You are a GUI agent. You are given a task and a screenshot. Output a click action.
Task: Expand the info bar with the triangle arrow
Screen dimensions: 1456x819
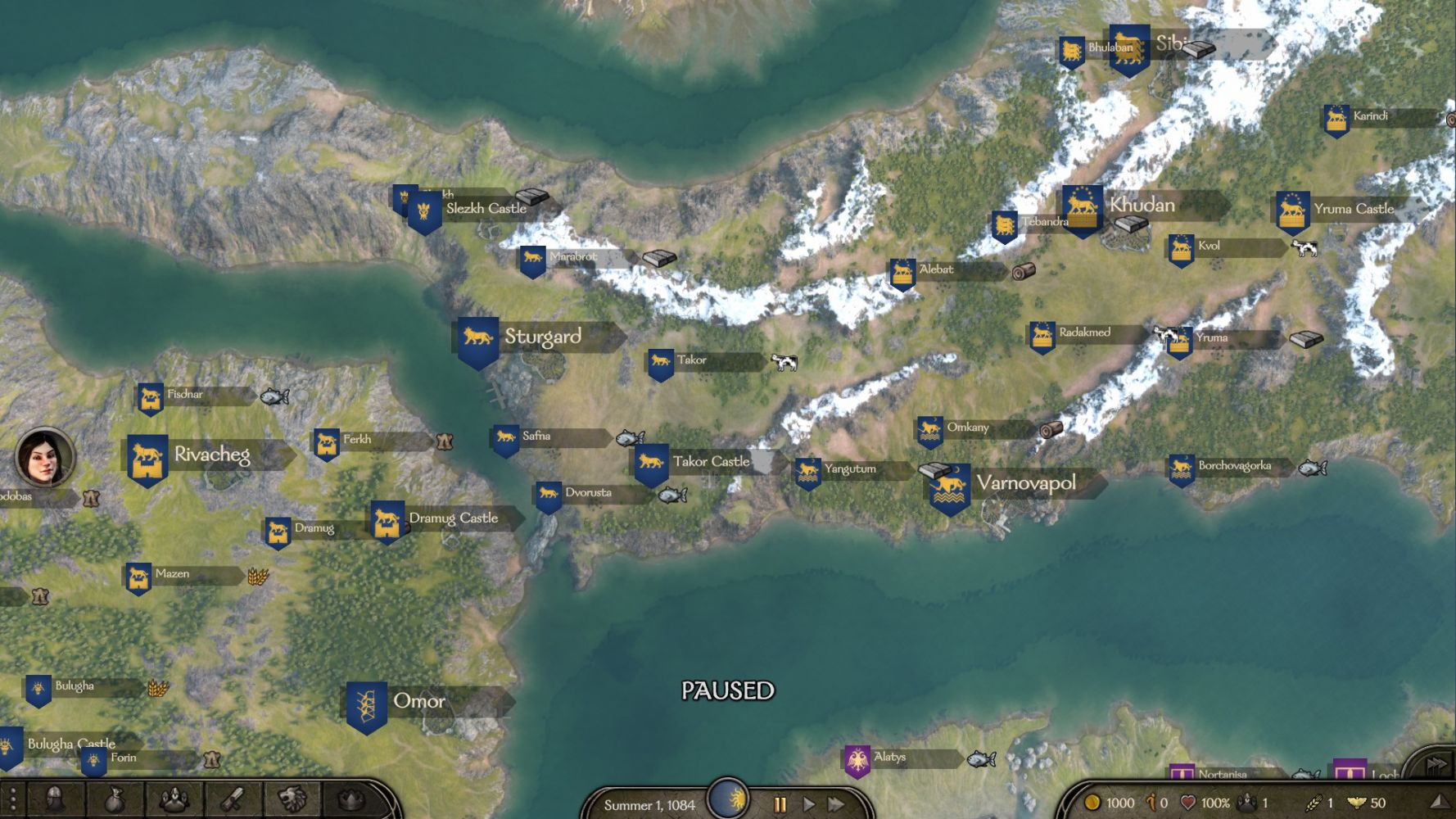(x=1439, y=803)
